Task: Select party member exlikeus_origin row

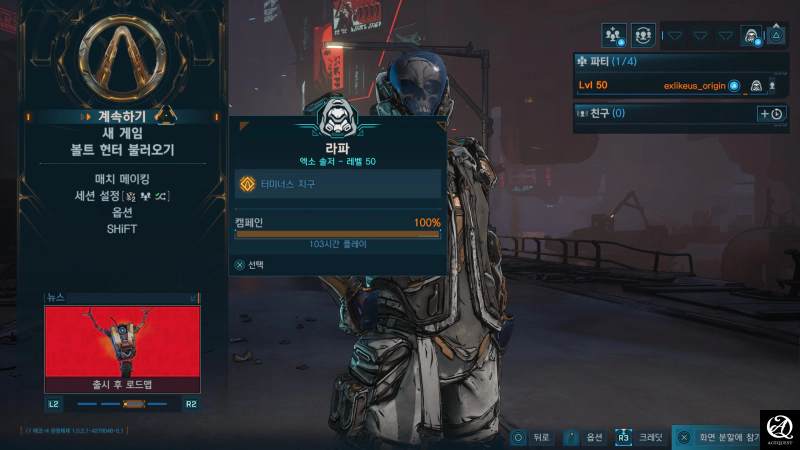Action: (680, 86)
